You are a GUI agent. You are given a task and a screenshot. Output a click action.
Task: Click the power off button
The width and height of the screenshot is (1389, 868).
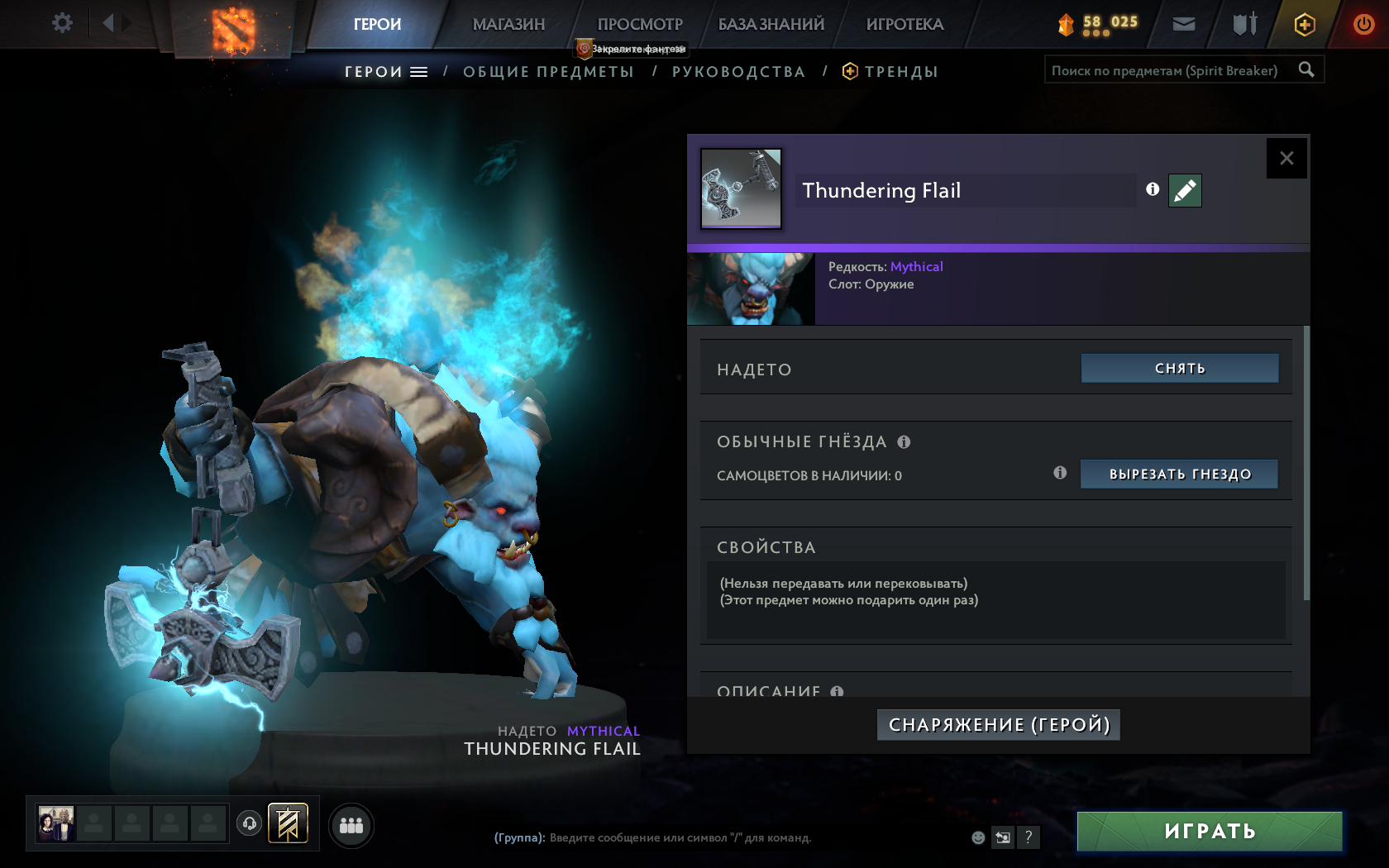click(1363, 25)
